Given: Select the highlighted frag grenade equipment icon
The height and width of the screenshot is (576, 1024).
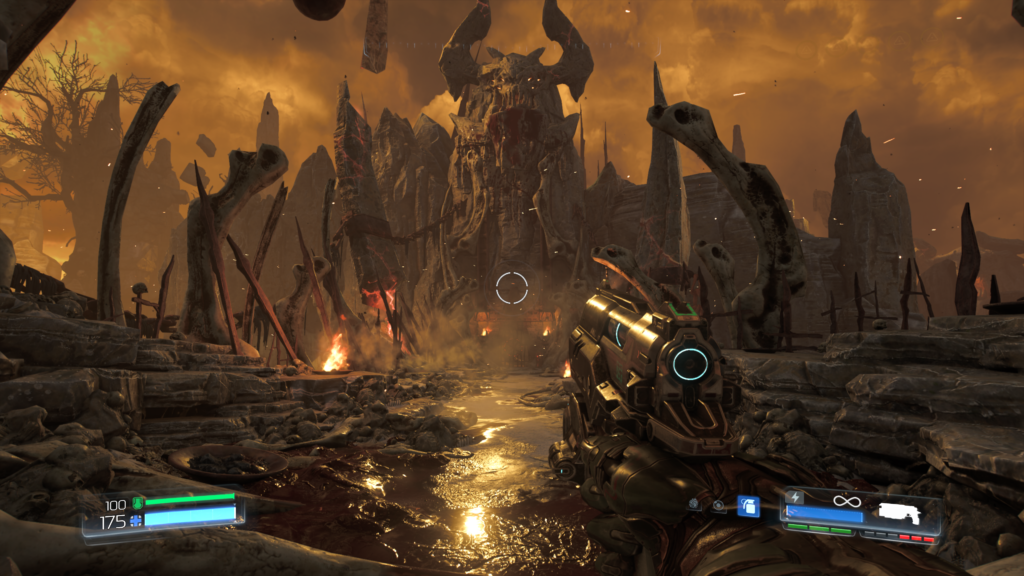Looking at the screenshot, I should pyautogui.click(x=748, y=506).
